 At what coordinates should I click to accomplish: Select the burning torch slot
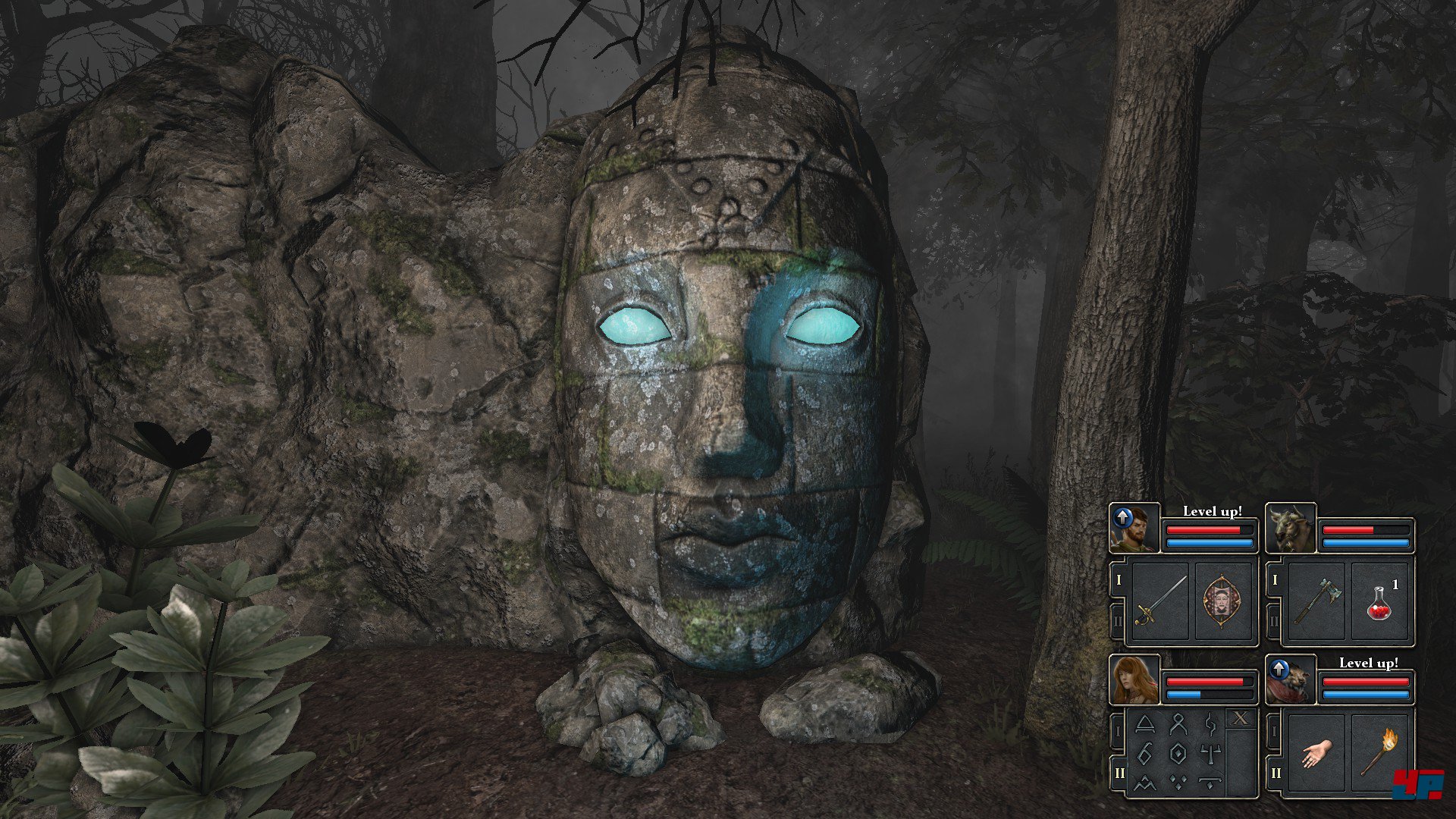pos(1379,752)
